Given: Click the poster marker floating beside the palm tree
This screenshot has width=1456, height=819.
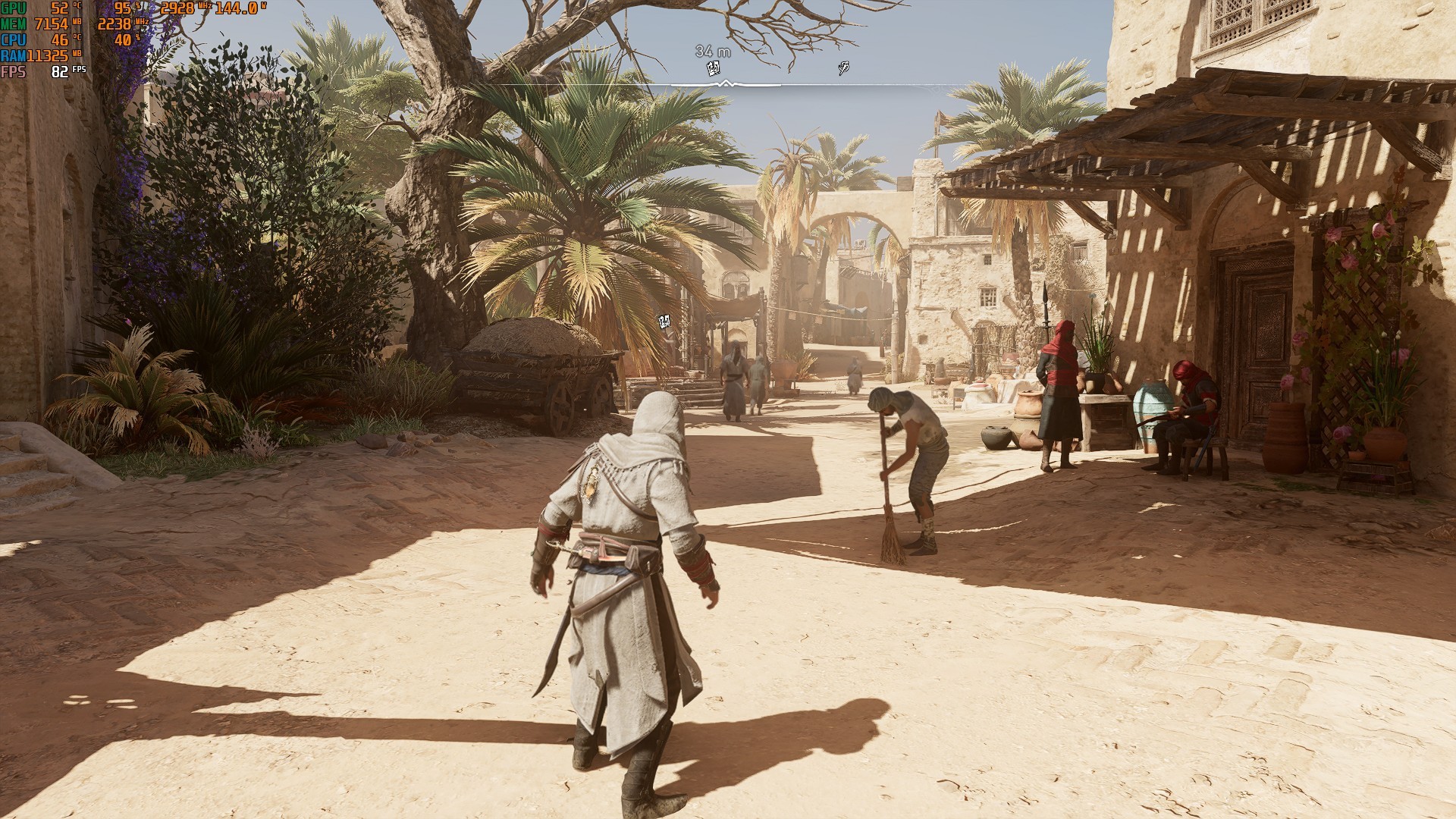Looking at the screenshot, I should pyautogui.click(x=665, y=322).
